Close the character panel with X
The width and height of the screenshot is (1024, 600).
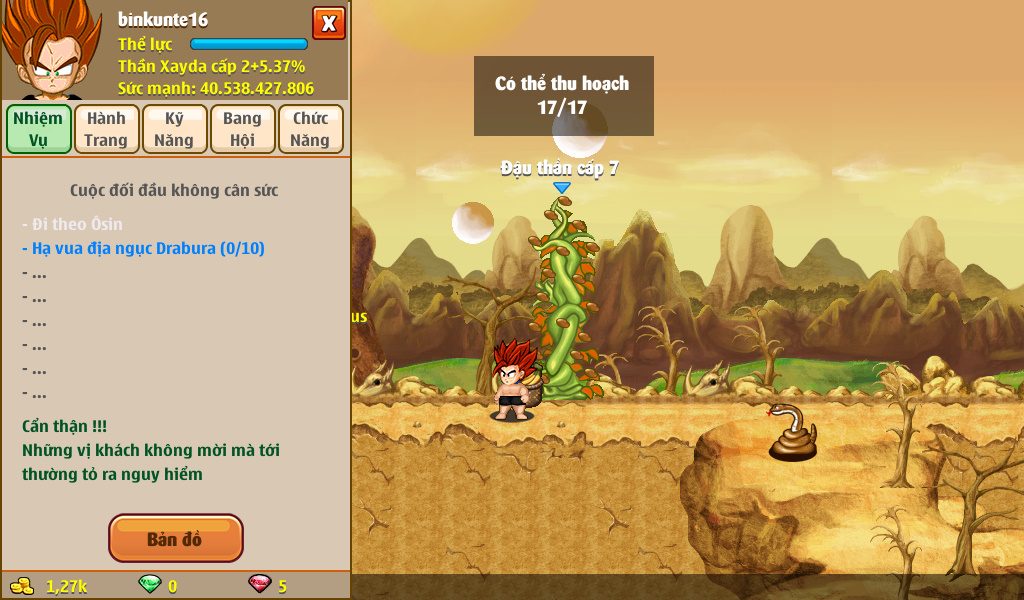(328, 23)
